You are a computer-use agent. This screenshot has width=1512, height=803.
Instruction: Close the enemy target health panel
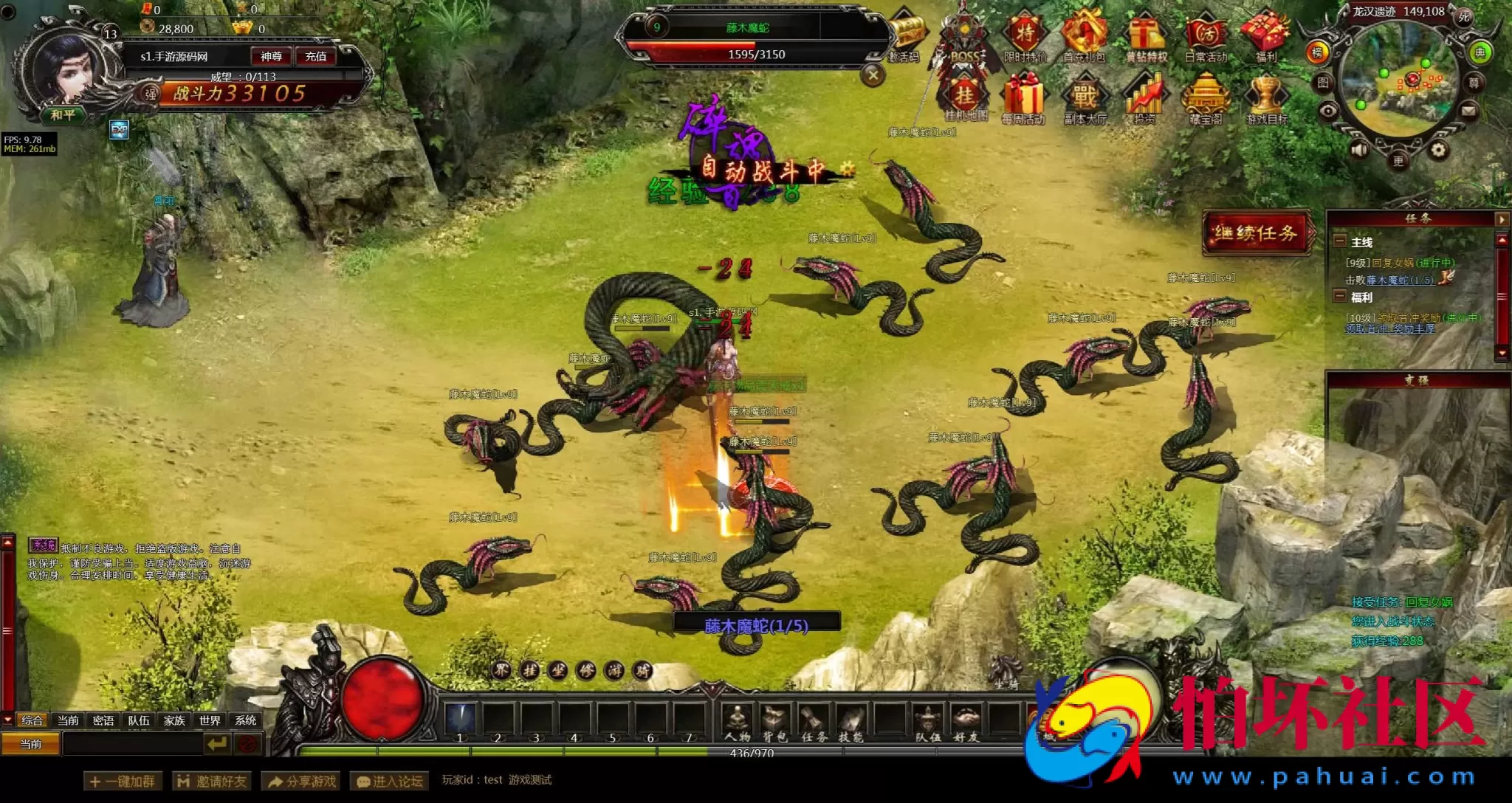pyautogui.click(x=873, y=75)
